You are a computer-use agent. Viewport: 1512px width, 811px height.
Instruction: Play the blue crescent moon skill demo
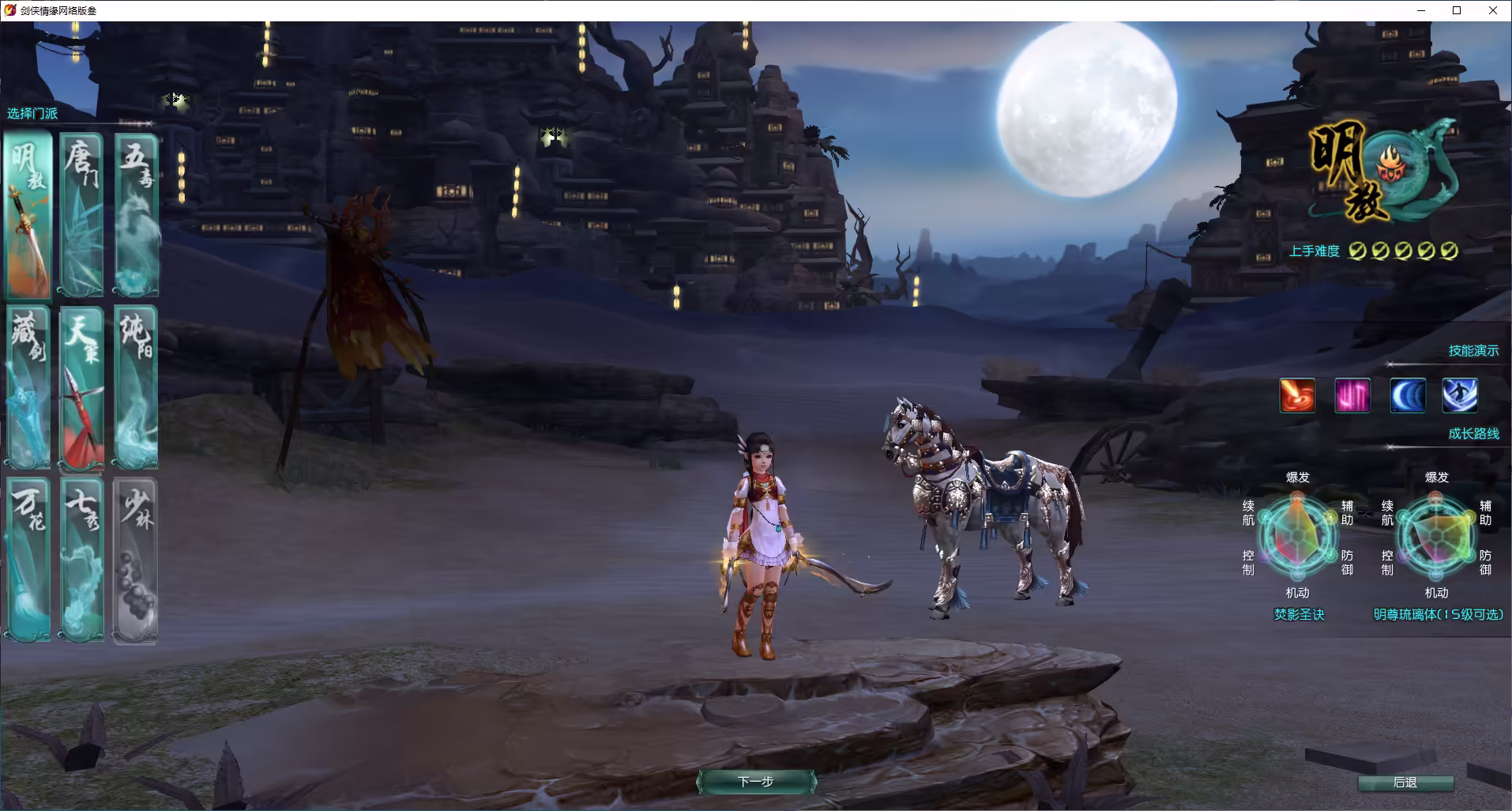point(1407,395)
